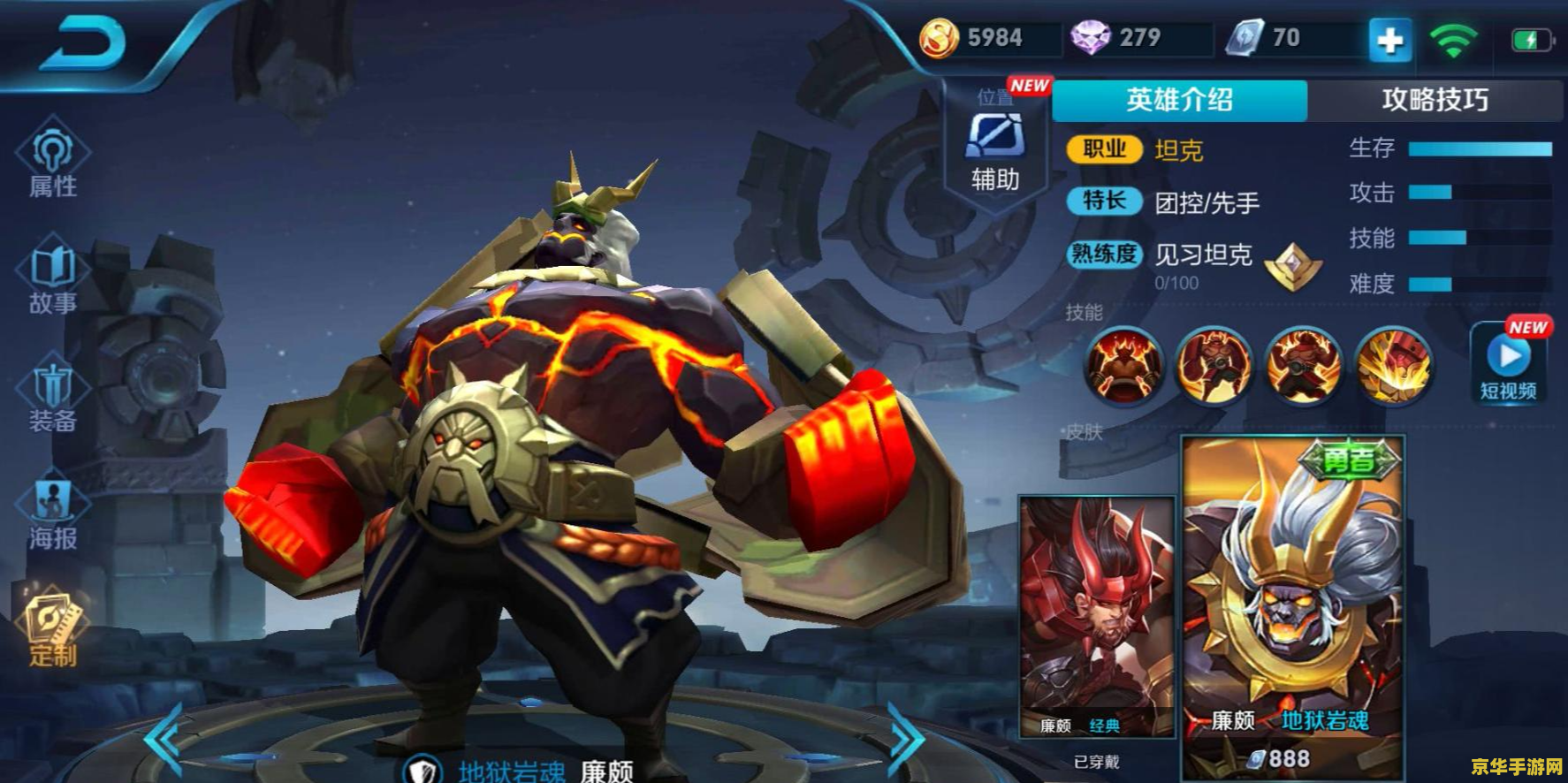Go back using the return arrow
Image resolution: width=1568 pixels, height=783 pixels.
pos(84,44)
